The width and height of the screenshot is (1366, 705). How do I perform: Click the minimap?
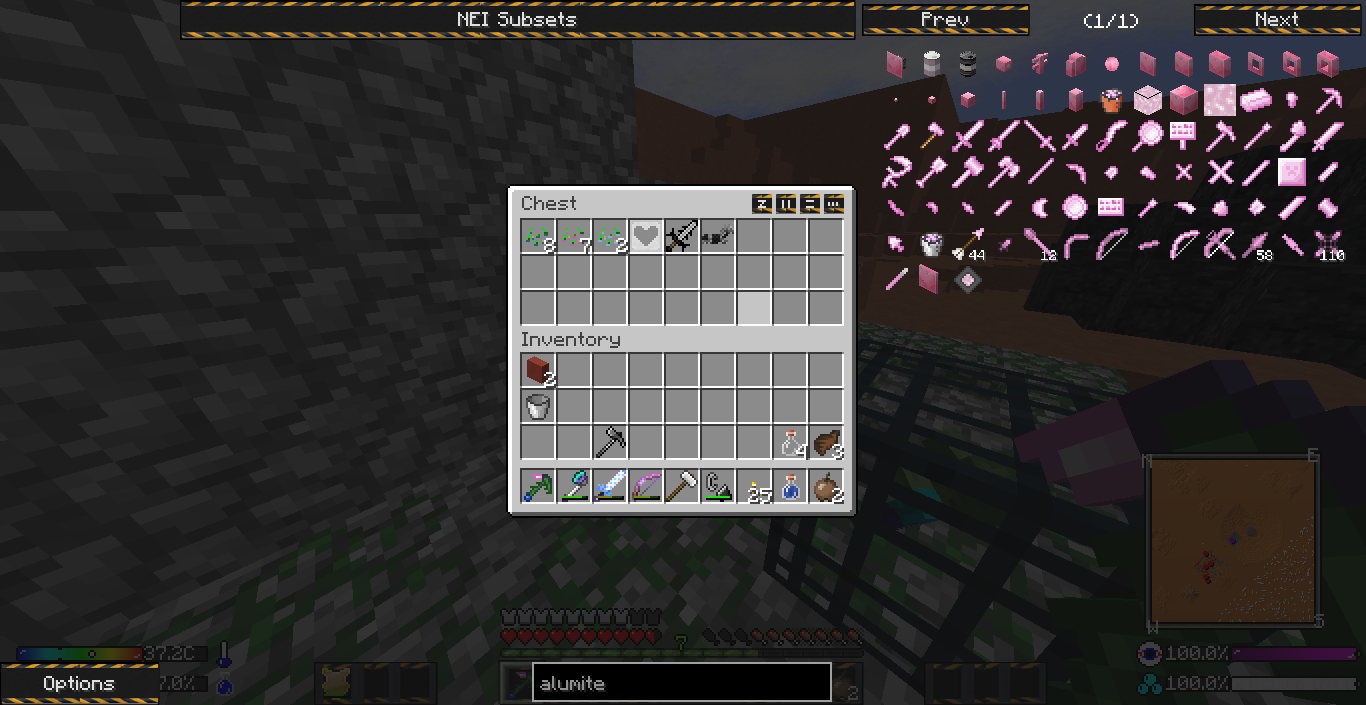tap(1231, 541)
